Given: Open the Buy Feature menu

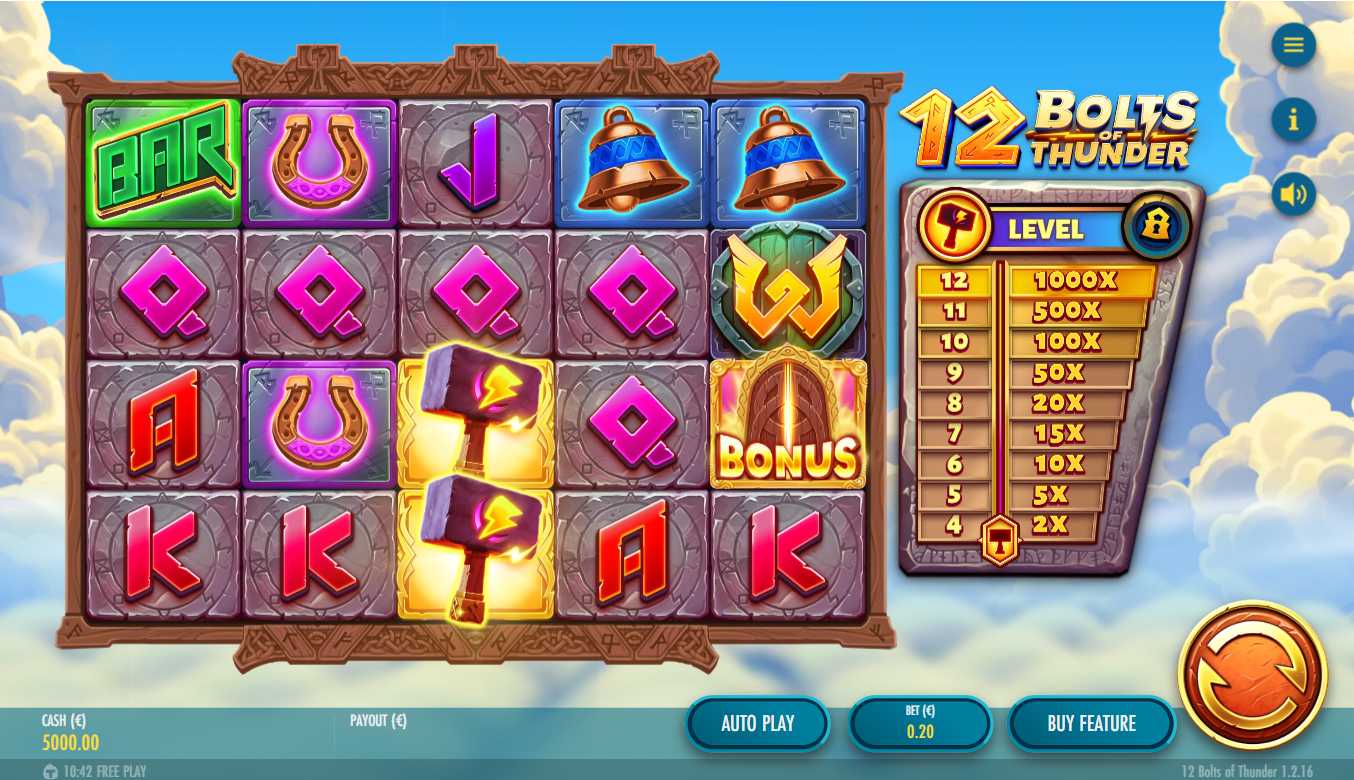Looking at the screenshot, I should [1091, 723].
